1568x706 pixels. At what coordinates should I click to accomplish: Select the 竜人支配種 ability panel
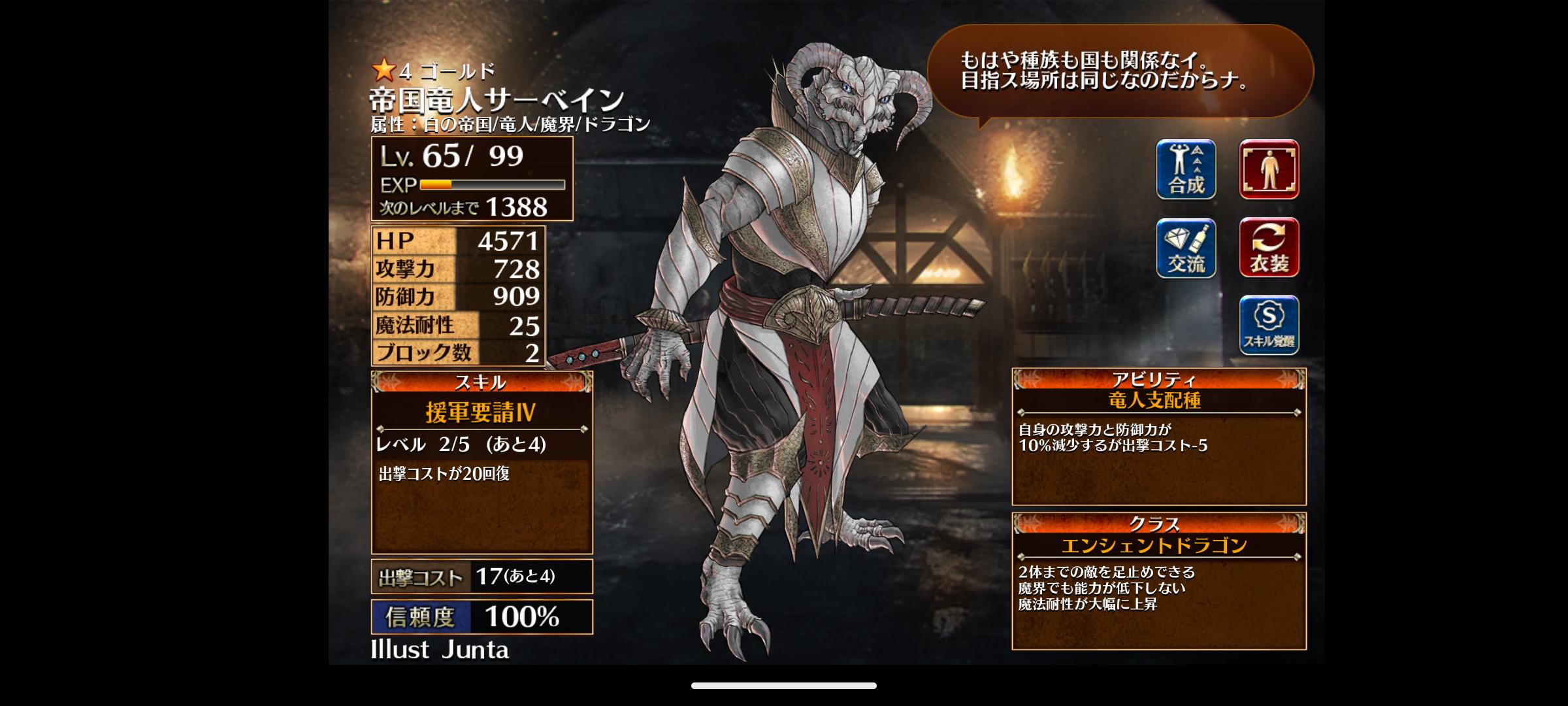1158,437
